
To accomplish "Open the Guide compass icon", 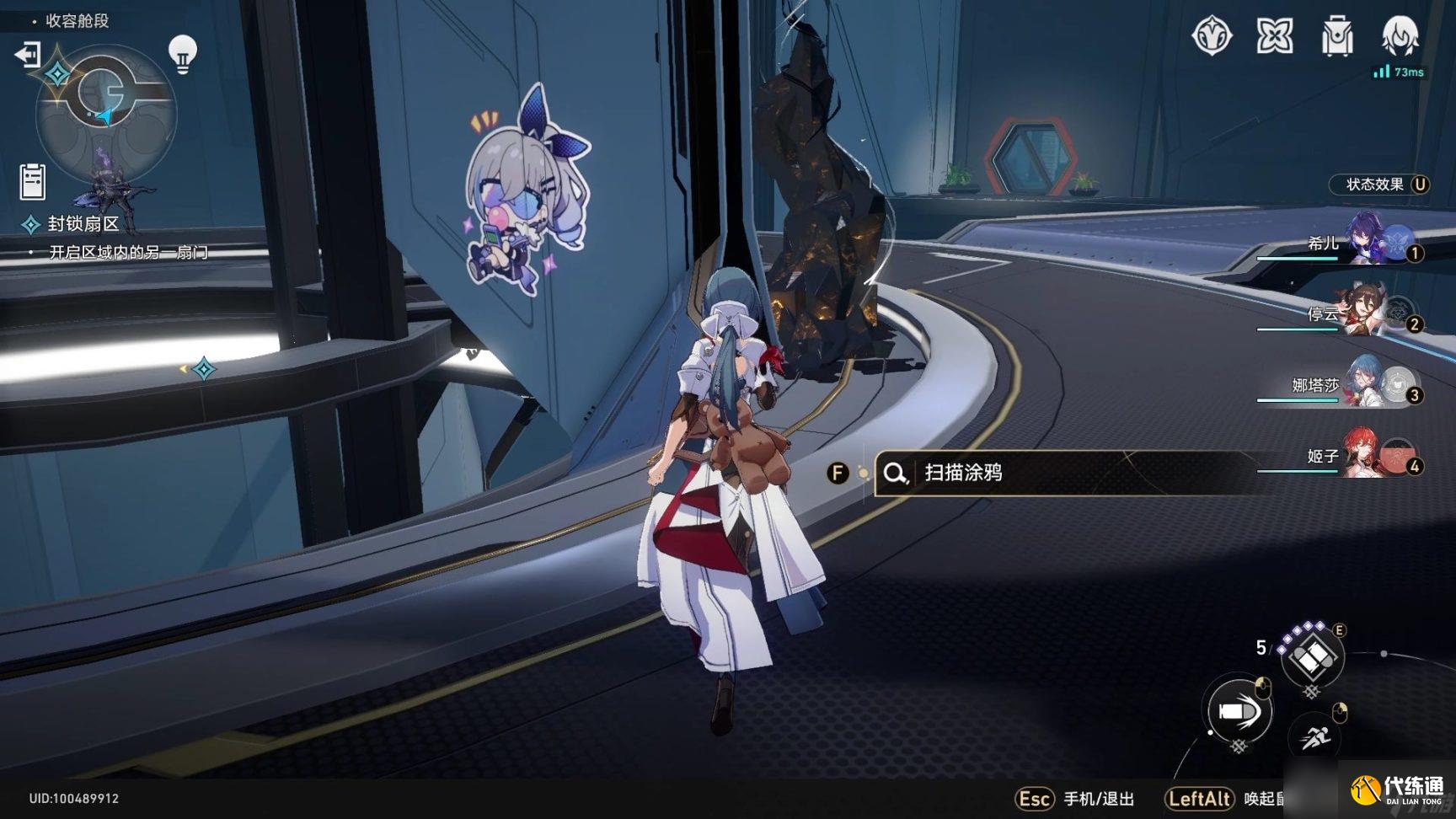I will [x=1210, y=36].
